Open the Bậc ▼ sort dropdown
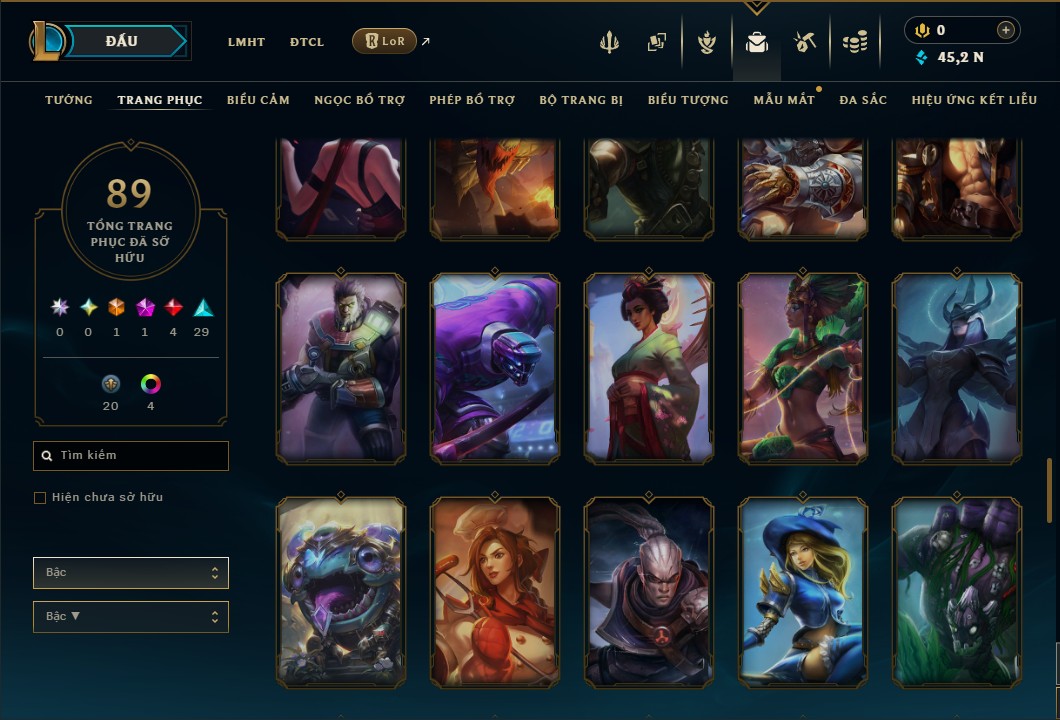 [131, 617]
